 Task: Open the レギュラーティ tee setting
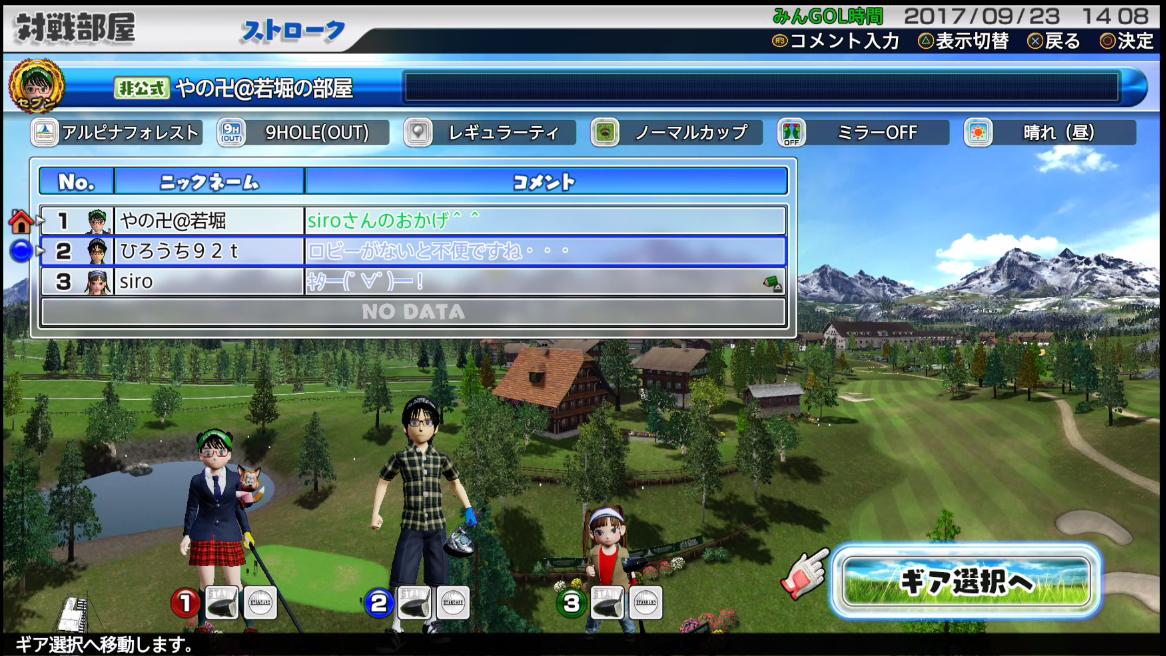(490, 133)
